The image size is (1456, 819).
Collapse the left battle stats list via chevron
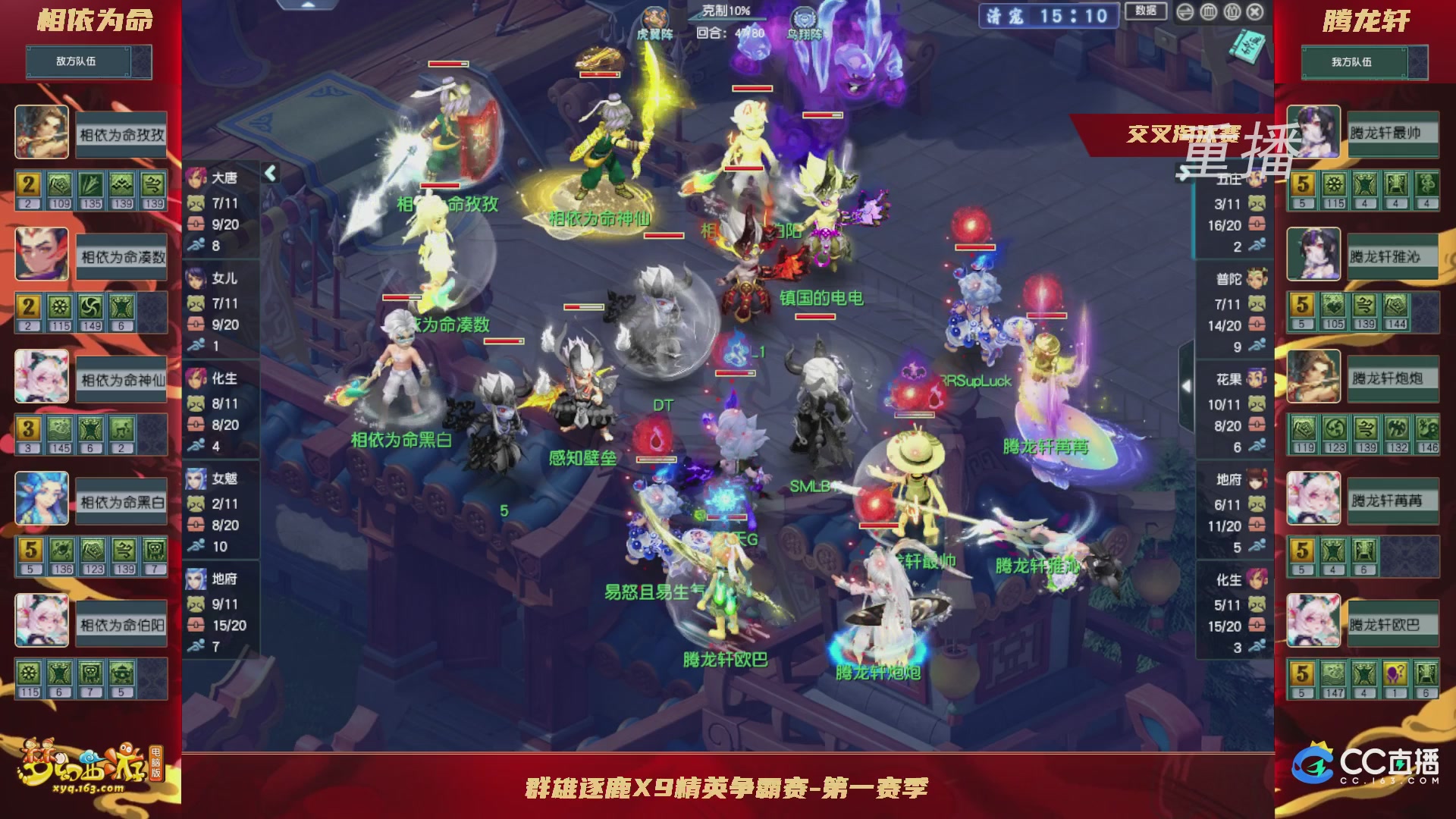point(270,172)
